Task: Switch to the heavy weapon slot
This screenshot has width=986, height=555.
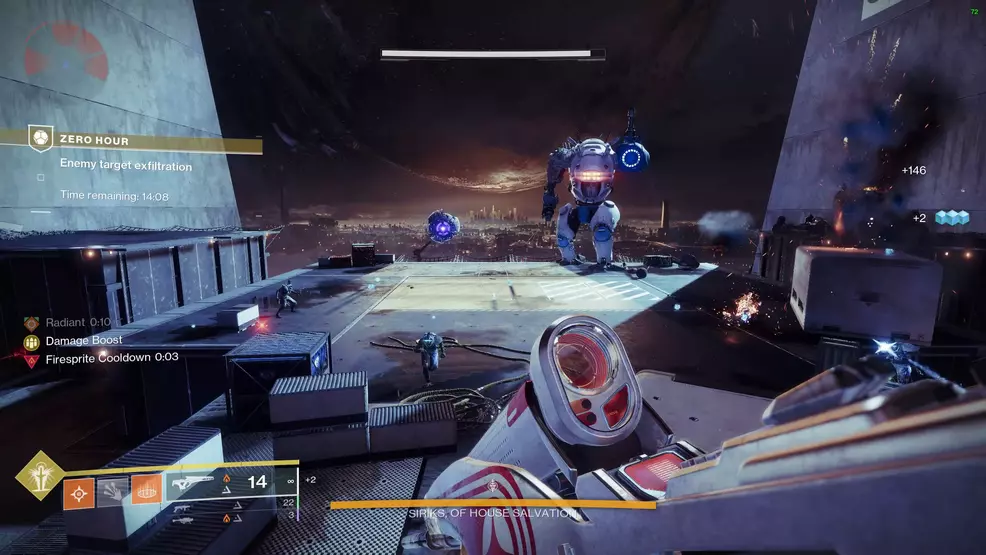Action: 184,519
